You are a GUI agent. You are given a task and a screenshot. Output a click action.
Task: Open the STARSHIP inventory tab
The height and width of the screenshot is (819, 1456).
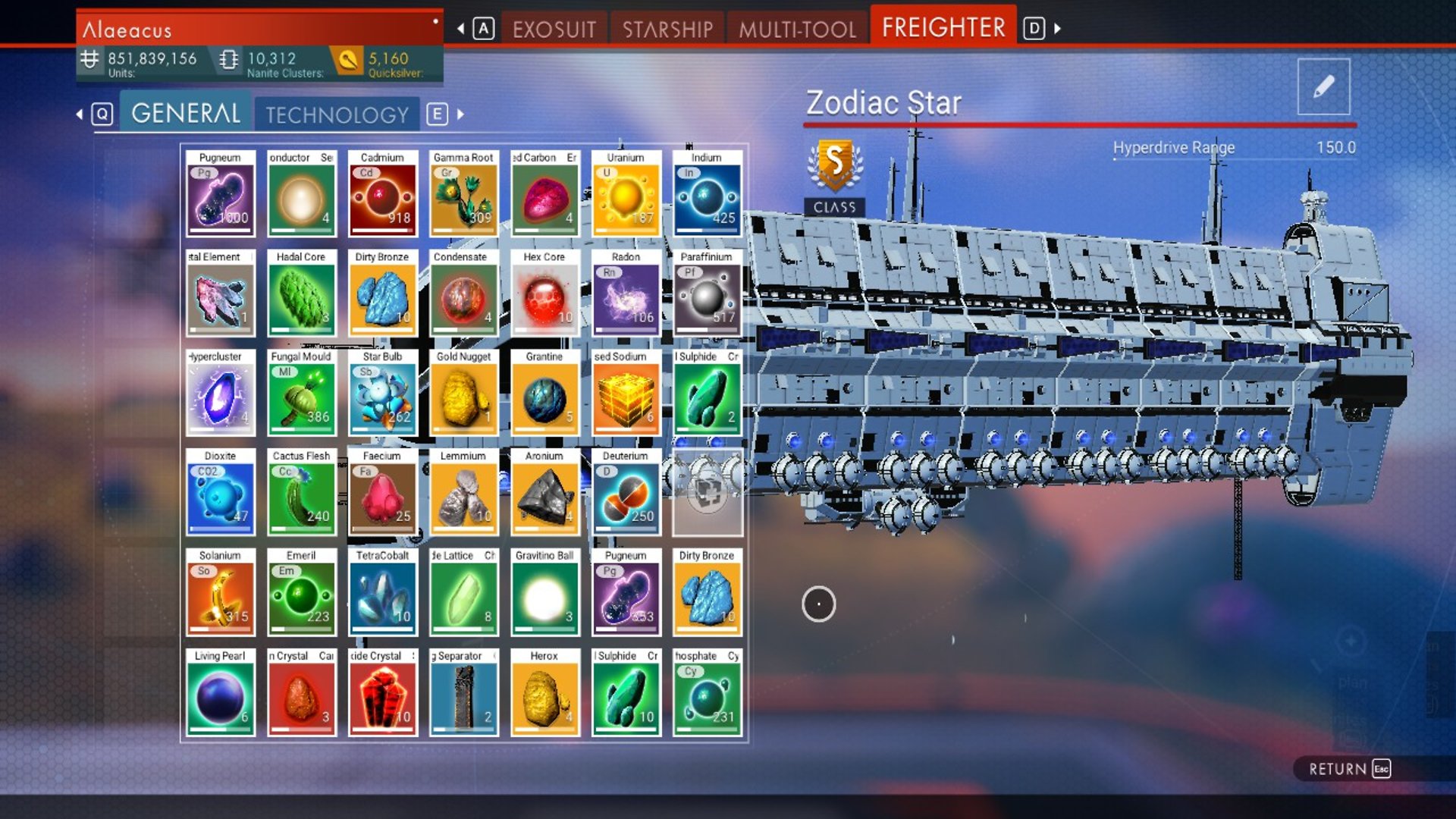[x=667, y=27]
